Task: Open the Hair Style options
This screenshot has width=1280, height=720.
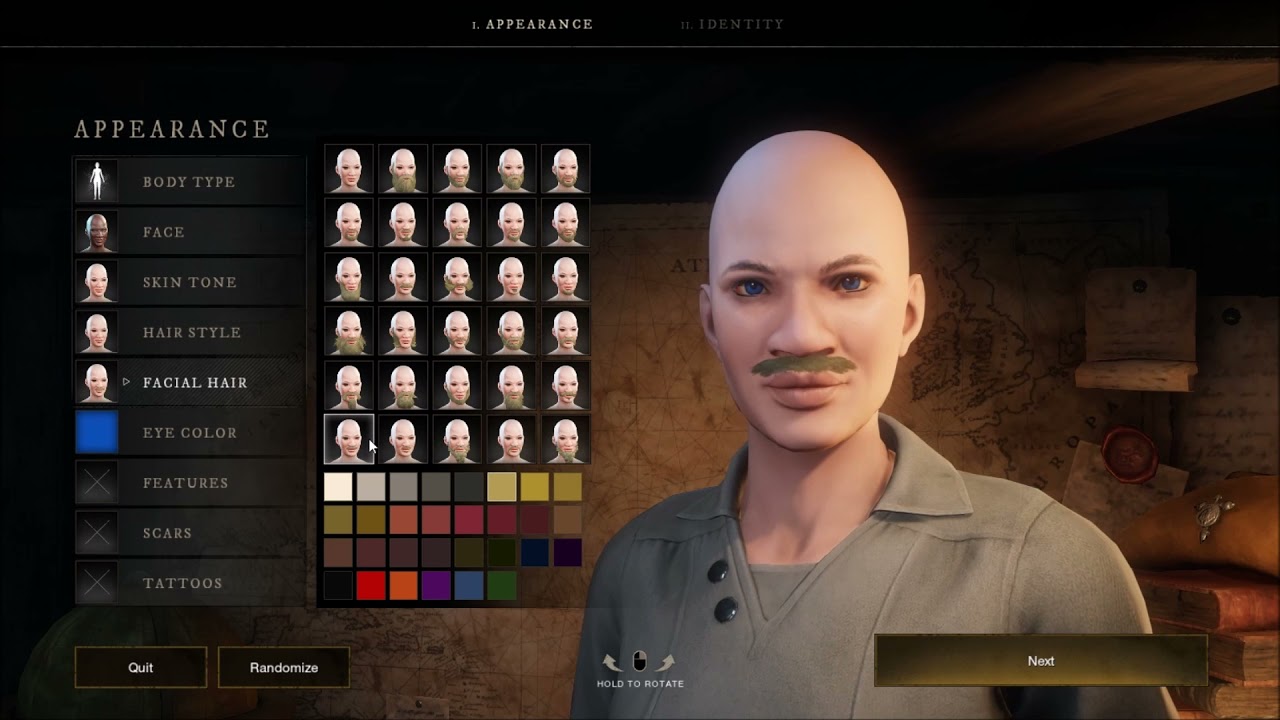Action: tap(192, 332)
